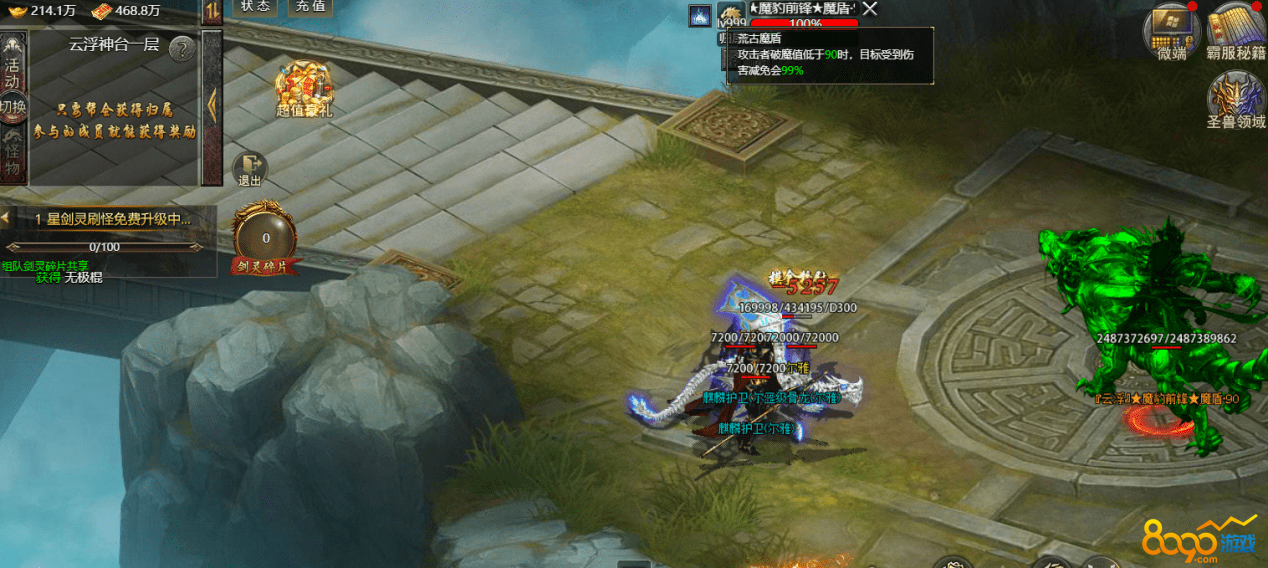Click the target's monster portrait icon
The image size is (1268, 568).
(x=731, y=16)
